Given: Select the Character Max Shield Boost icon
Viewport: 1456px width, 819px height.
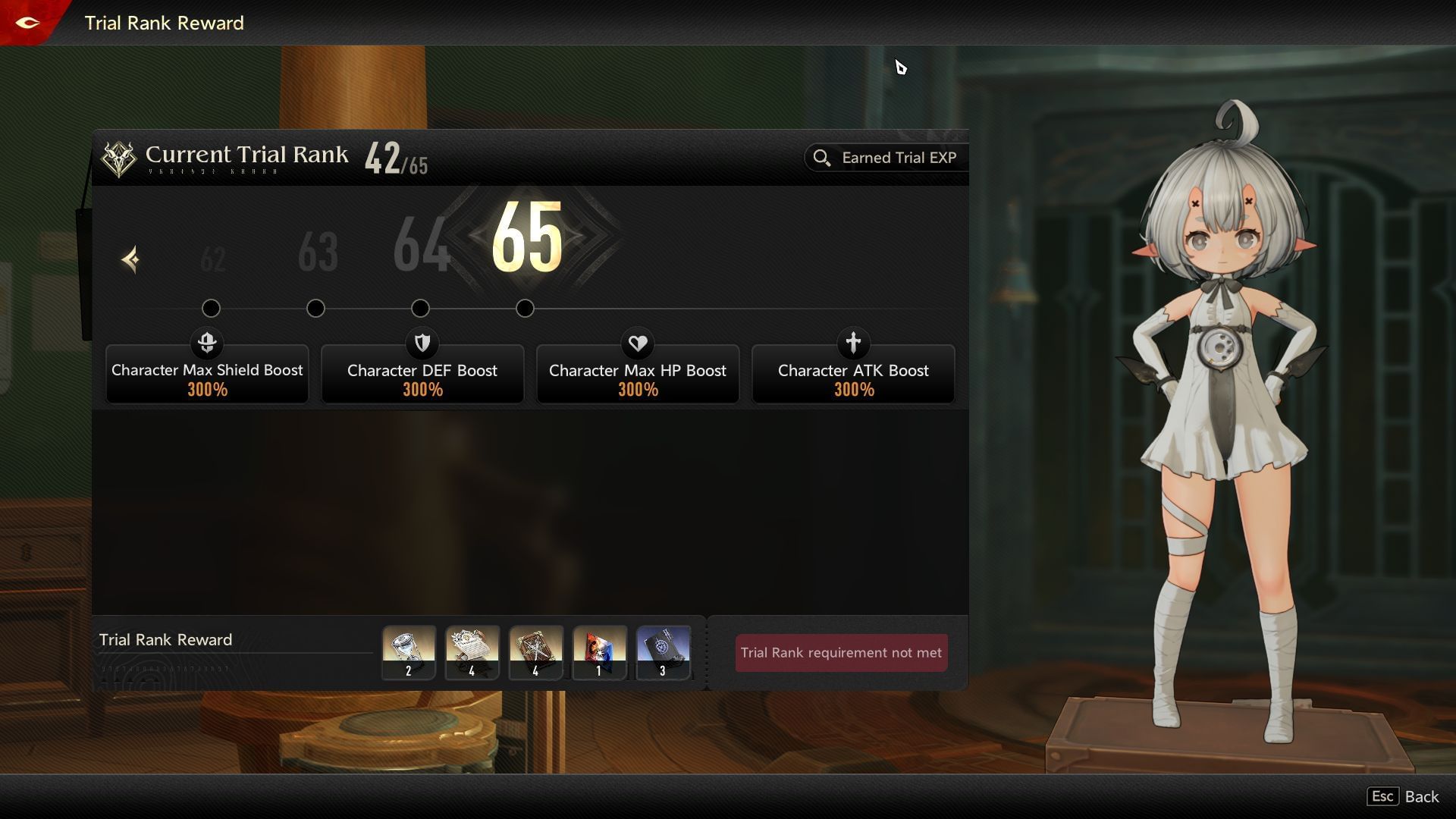Looking at the screenshot, I should 207,344.
